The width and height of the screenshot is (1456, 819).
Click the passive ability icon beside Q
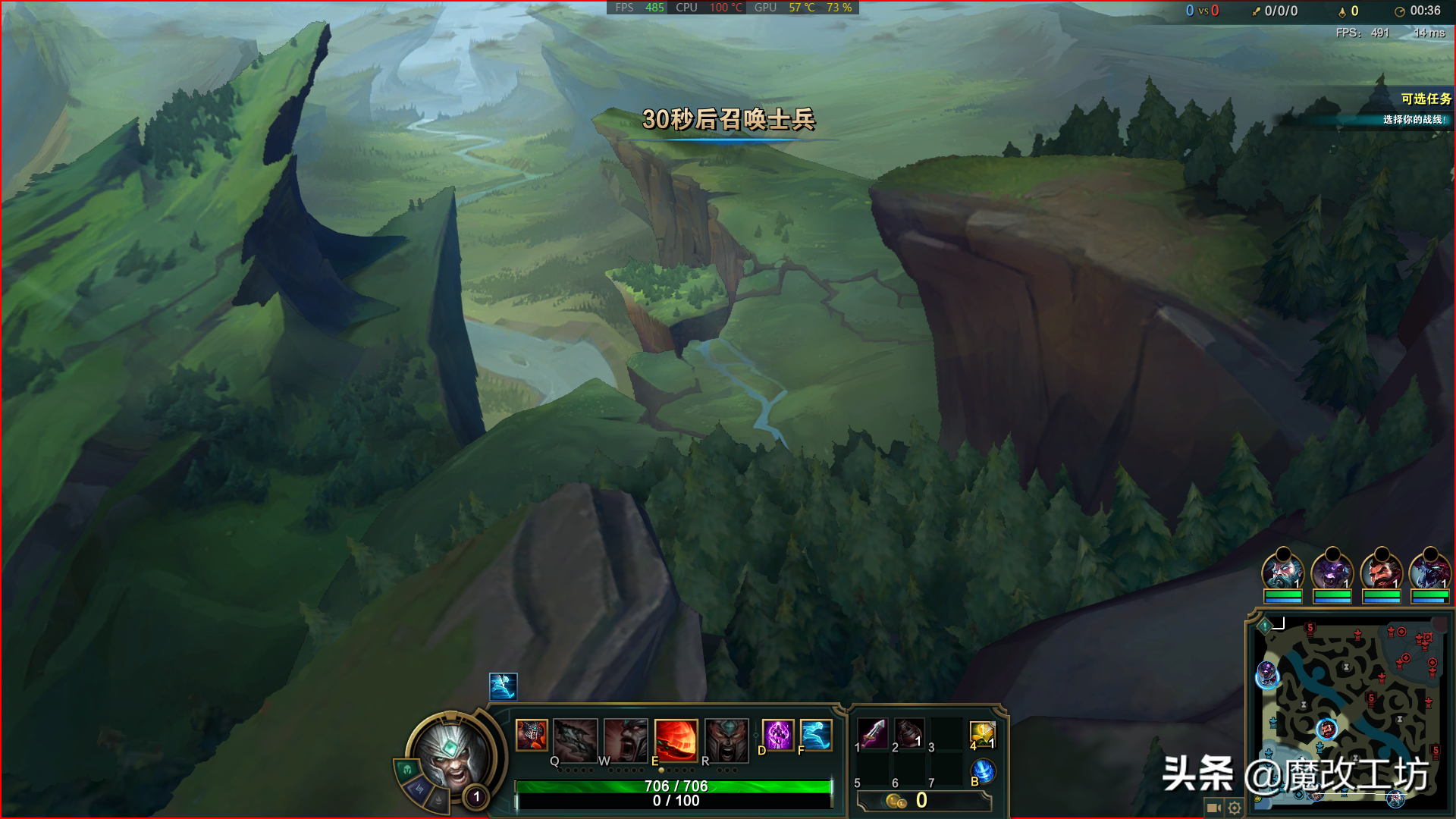click(x=532, y=735)
